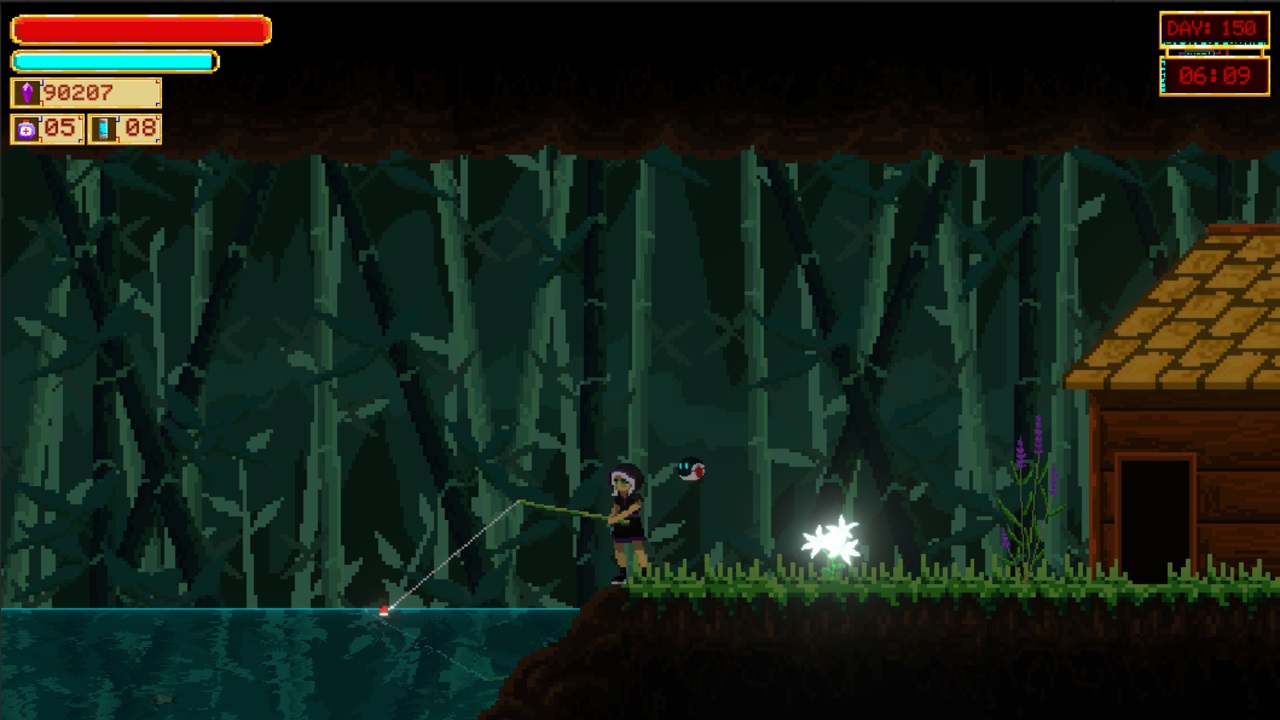Click the purple crystal currency icon
Viewport: 1280px width, 720px height.
pyautogui.click(x=27, y=93)
